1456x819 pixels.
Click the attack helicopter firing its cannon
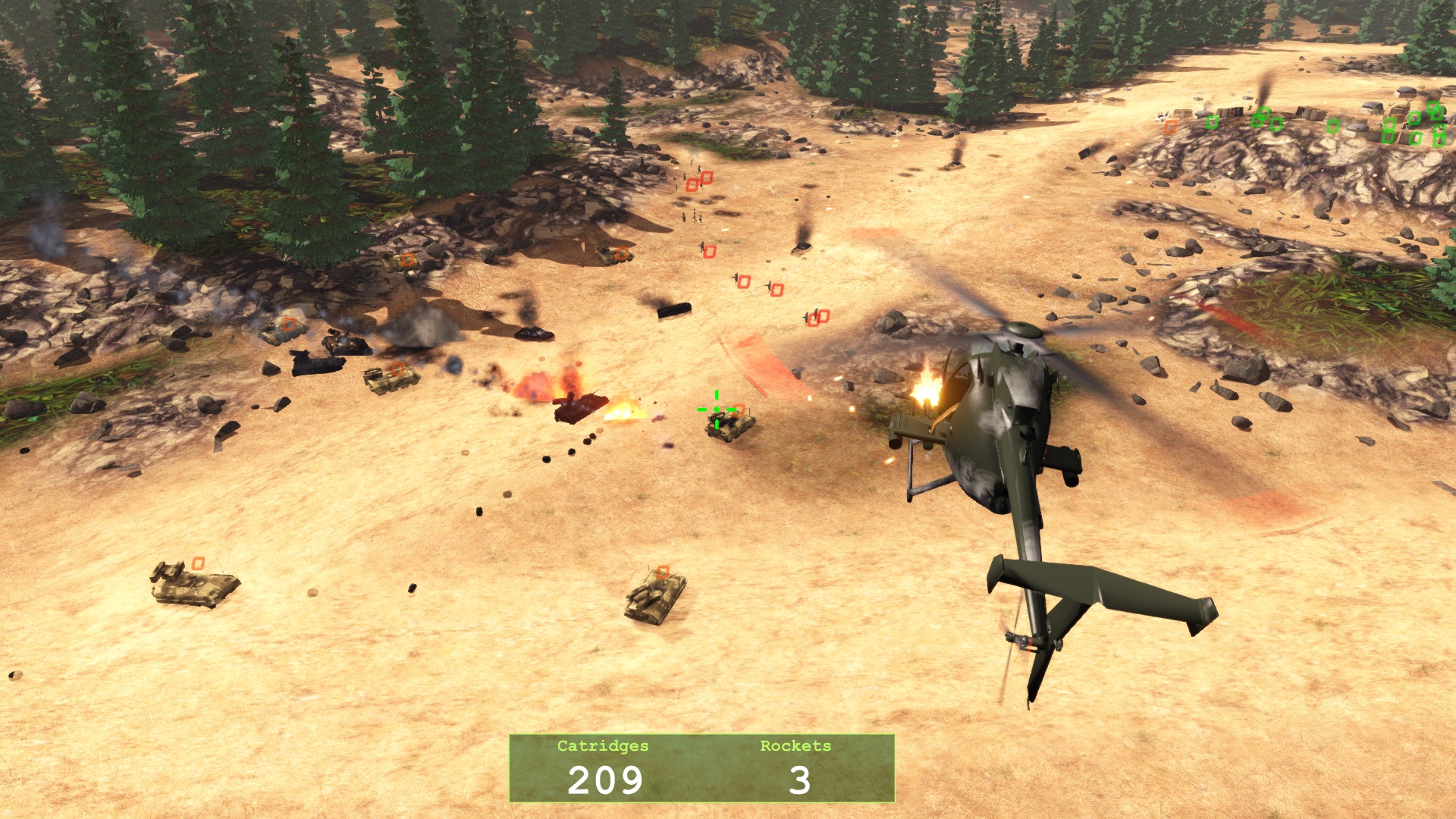pyautogui.click(x=1001, y=425)
